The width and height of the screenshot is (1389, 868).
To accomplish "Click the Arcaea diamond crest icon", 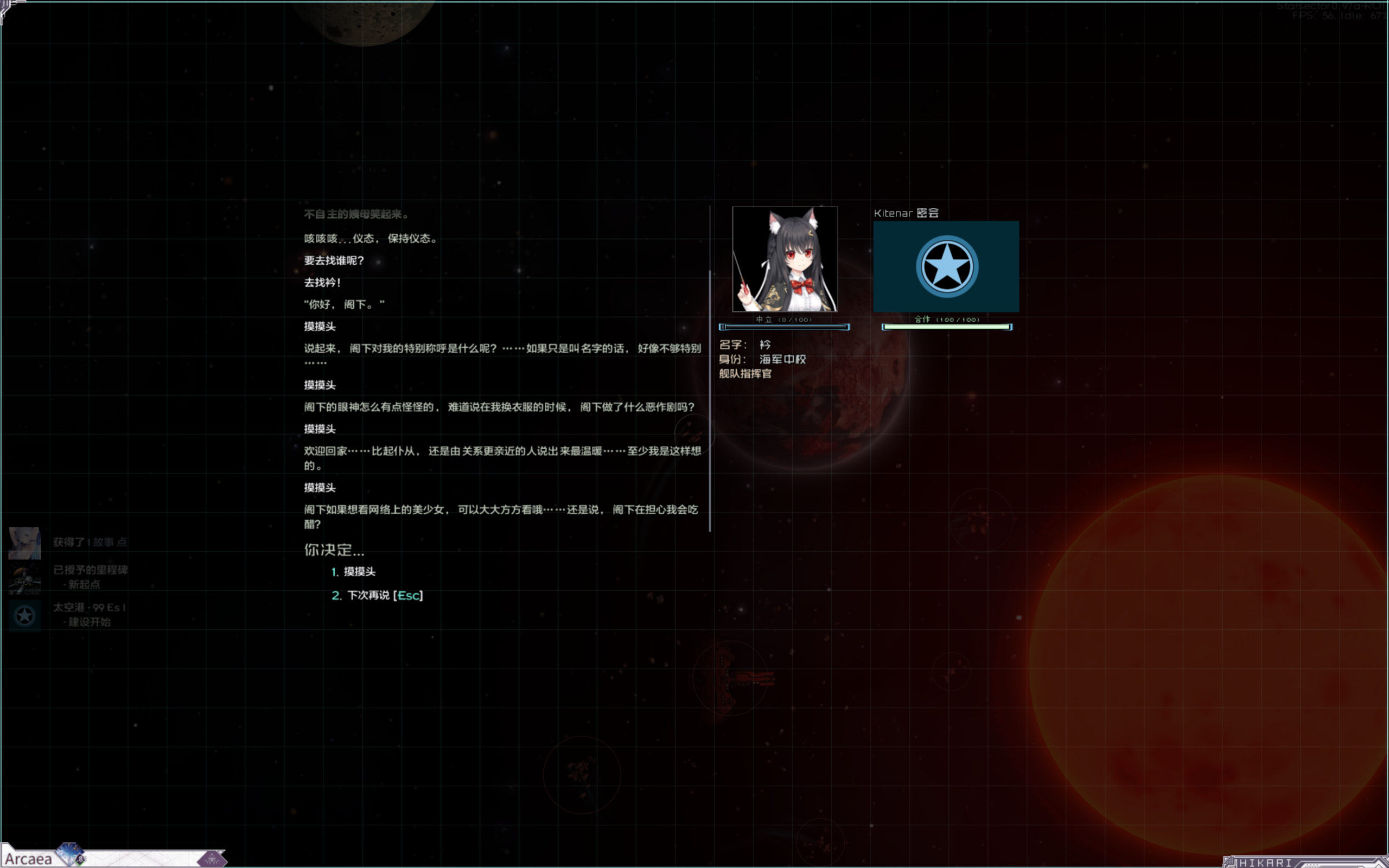I will [x=69, y=852].
